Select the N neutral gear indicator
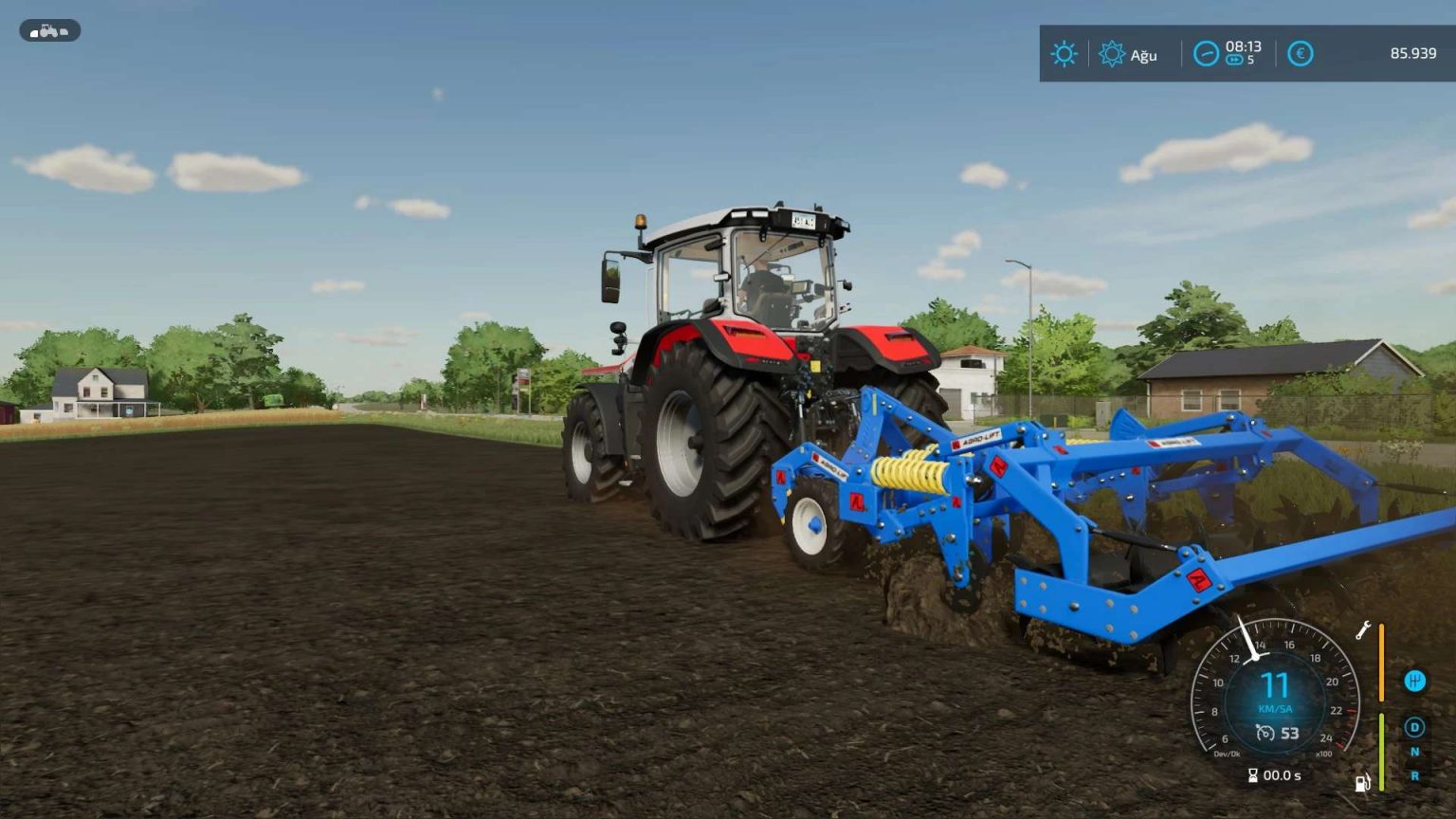1456x819 pixels. 1415,750
